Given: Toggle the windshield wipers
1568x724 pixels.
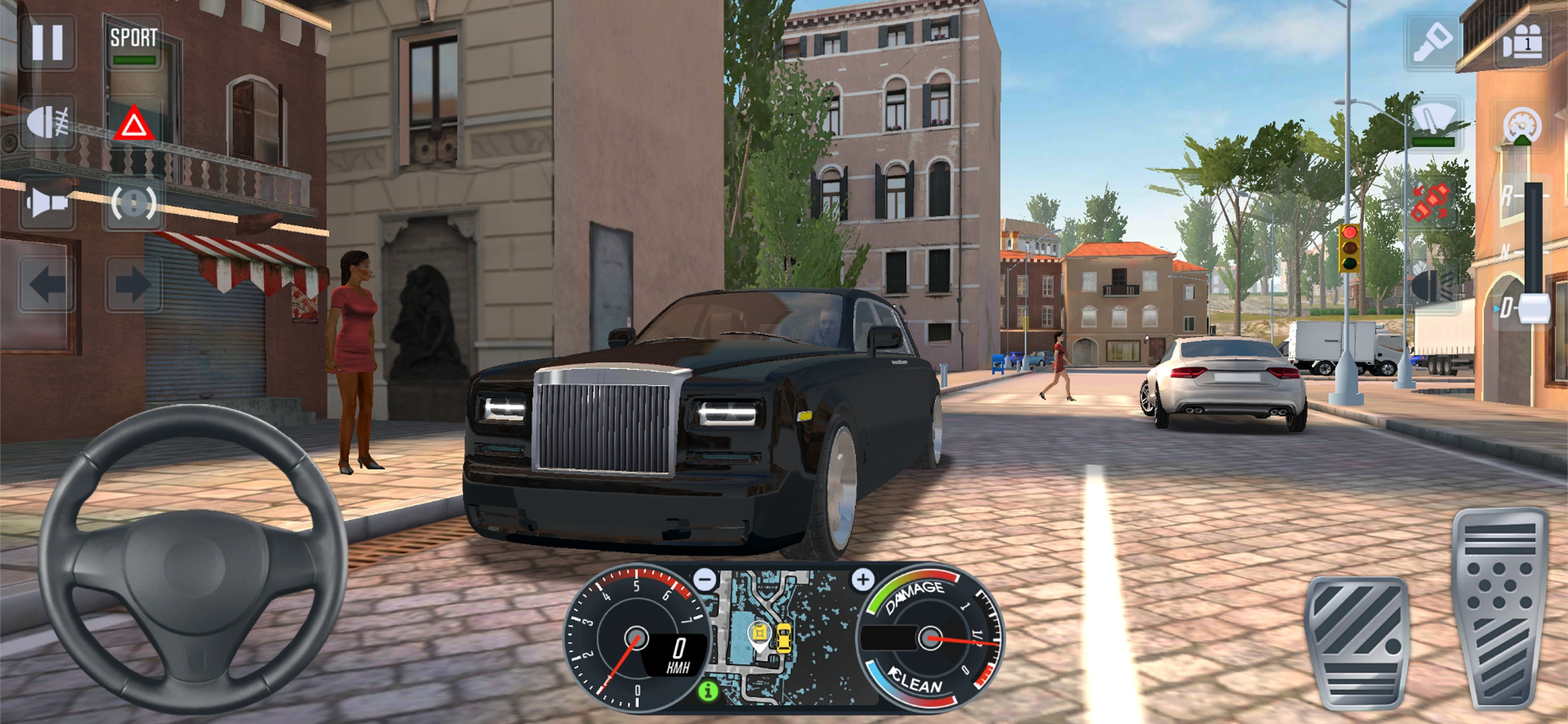Looking at the screenshot, I should coord(1433,124).
